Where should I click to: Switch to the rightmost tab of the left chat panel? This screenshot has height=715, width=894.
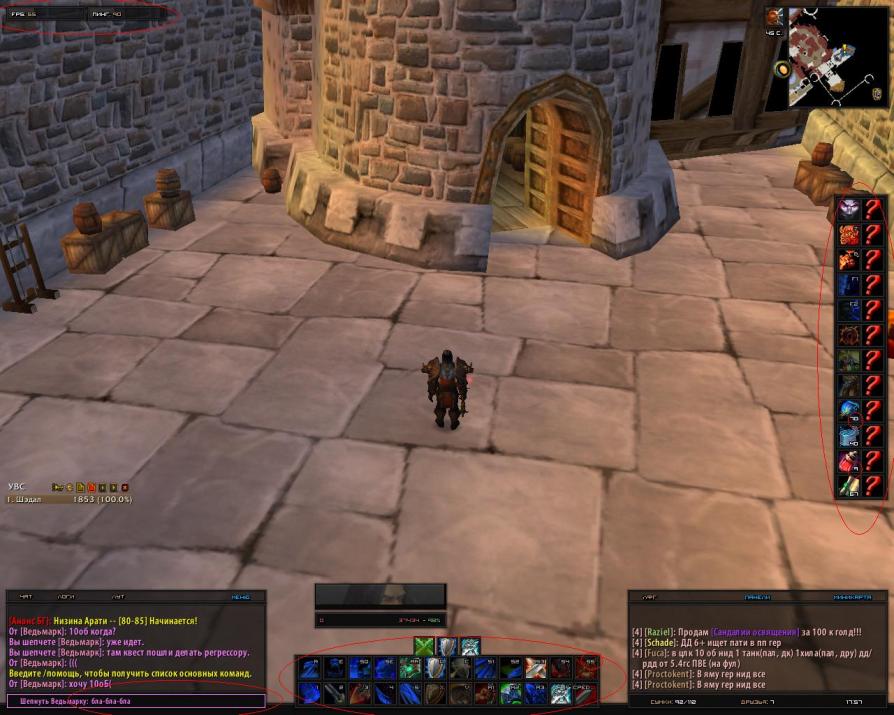point(241,596)
